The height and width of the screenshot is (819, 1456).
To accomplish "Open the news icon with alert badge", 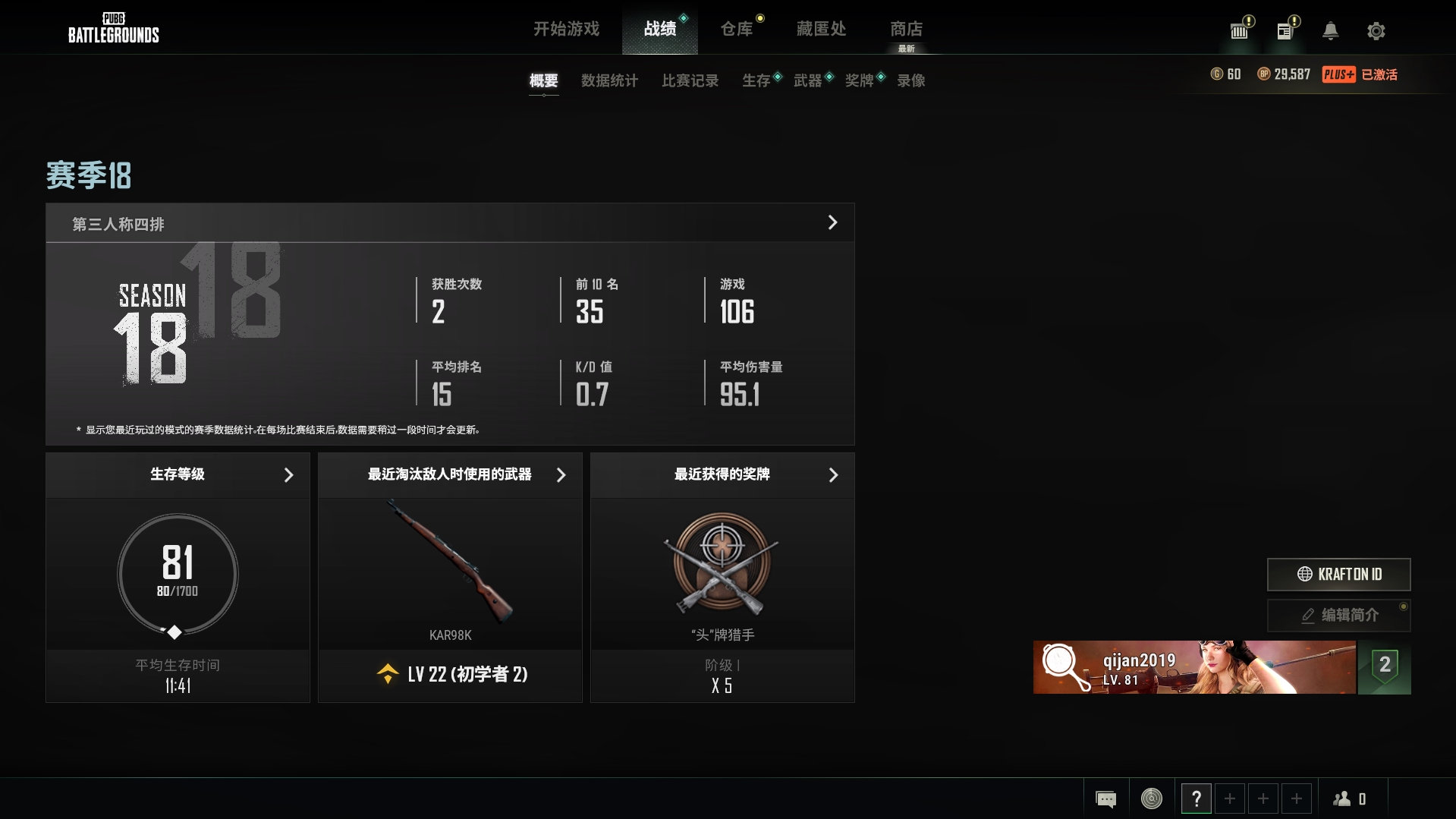I will point(1285,31).
